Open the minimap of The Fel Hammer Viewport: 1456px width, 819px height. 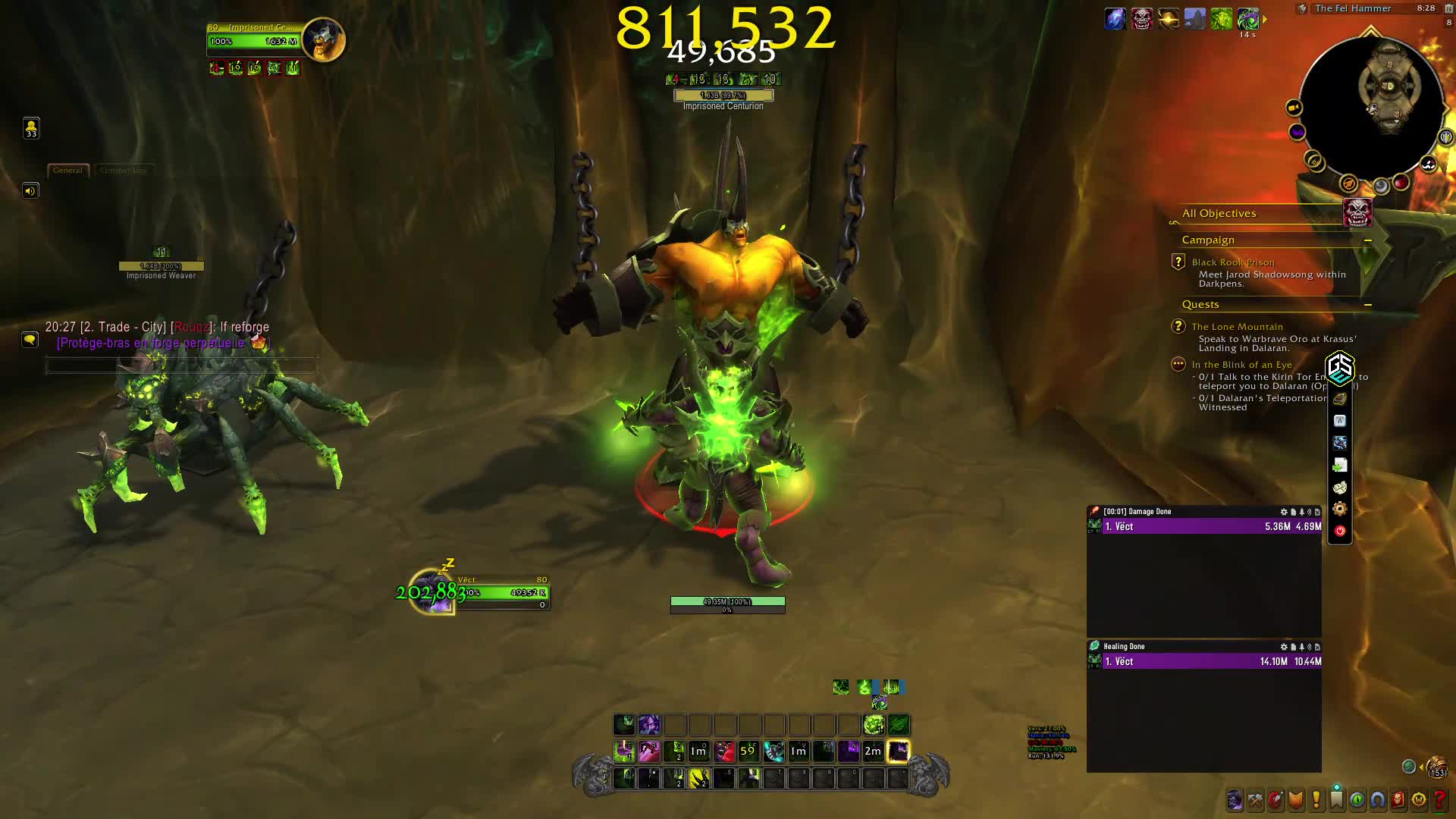(x=1370, y=100)
